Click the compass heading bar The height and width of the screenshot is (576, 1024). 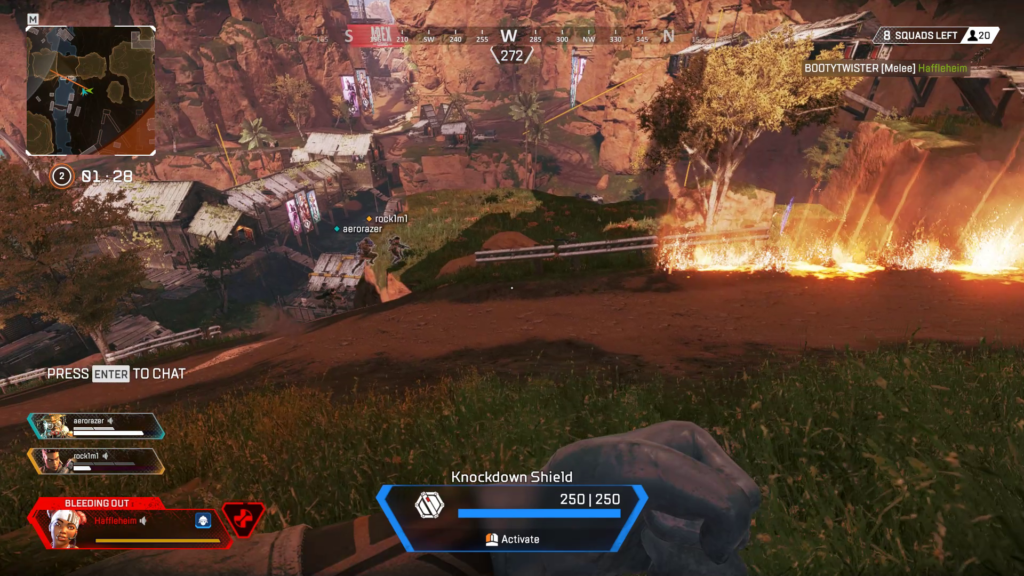(x=510, y=36)
